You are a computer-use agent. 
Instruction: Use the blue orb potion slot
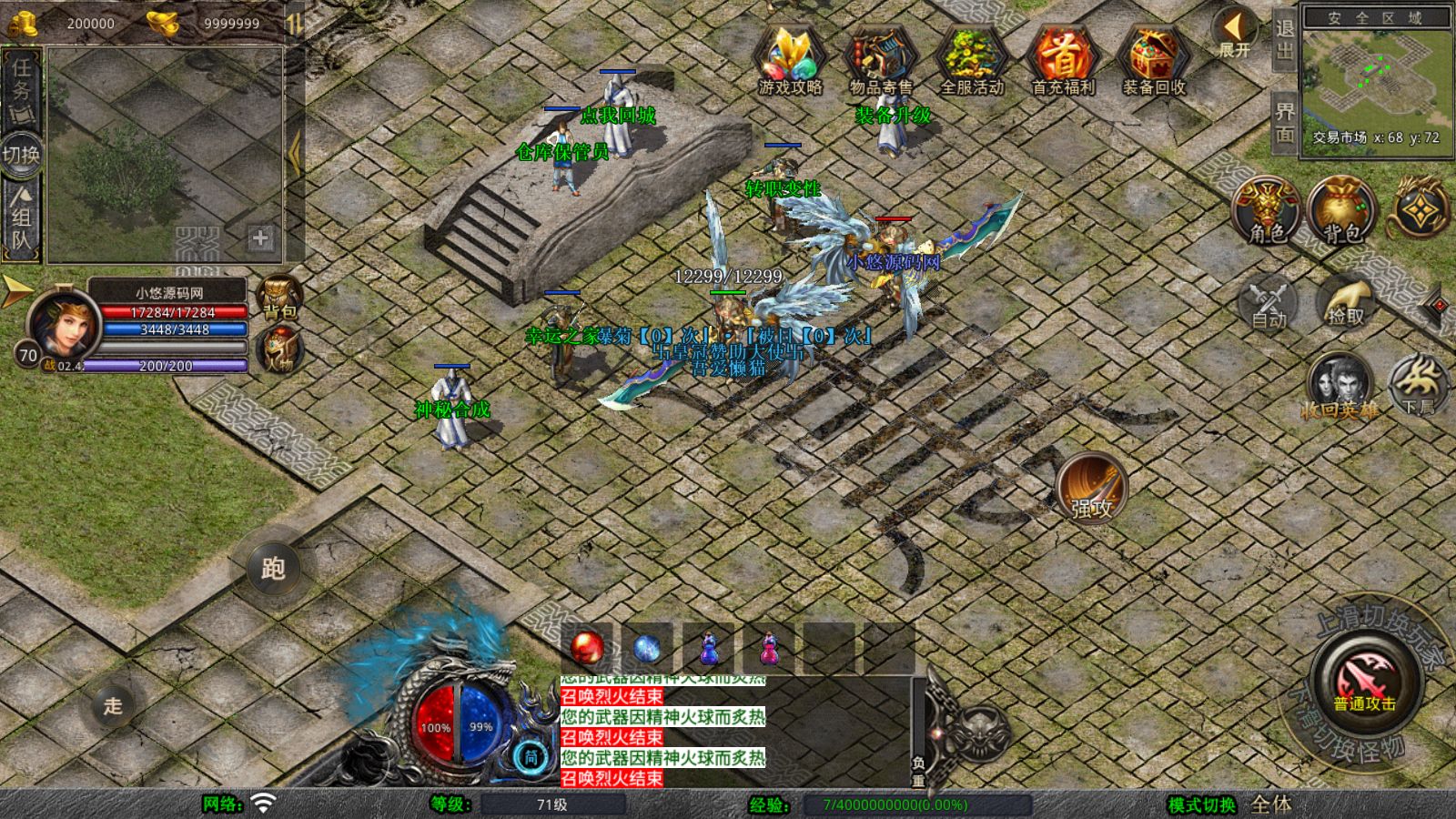point(646,648)
